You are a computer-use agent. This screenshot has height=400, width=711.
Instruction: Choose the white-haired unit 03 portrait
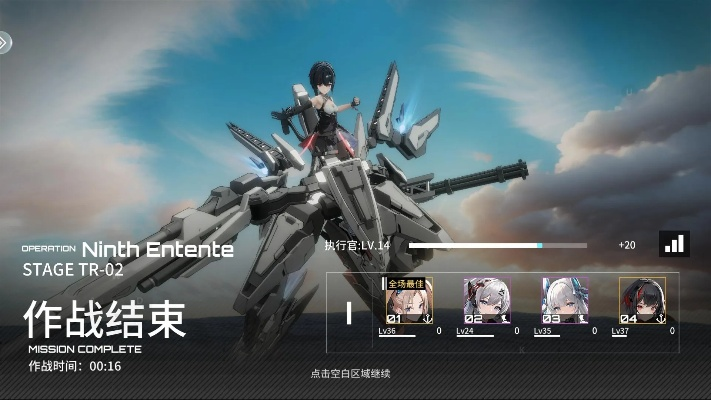[565, 301]
